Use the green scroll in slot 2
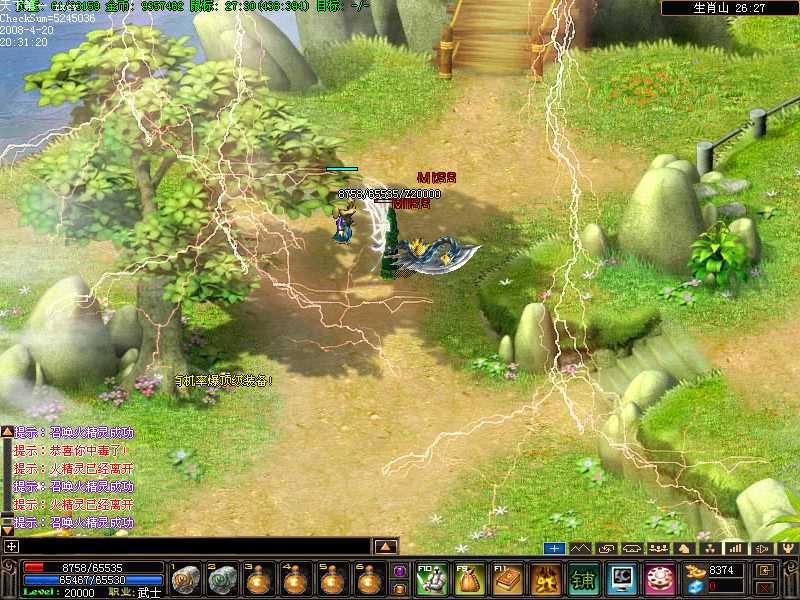 pos(222,579)
